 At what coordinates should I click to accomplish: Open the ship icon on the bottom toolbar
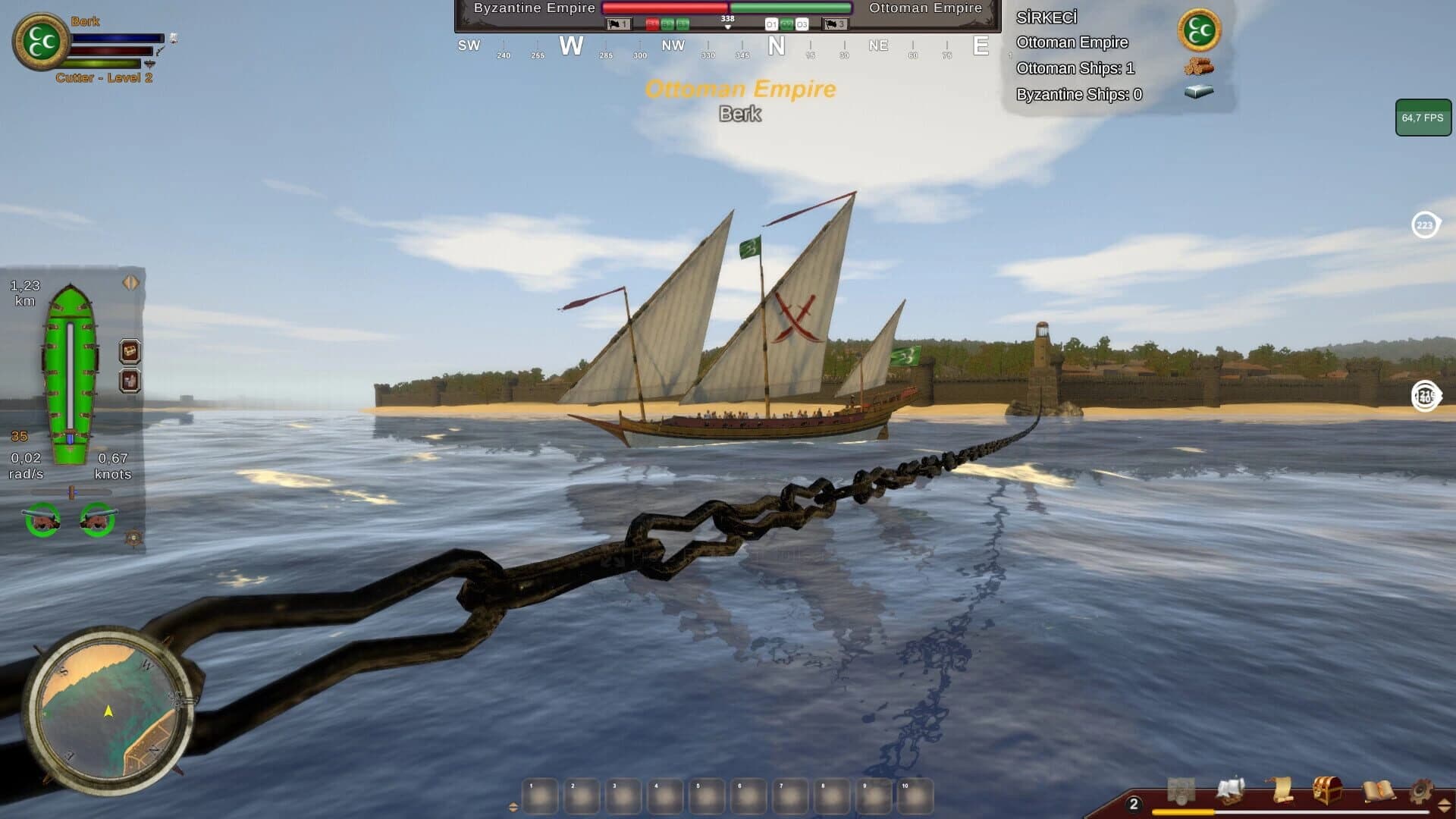click(1232, 789)
